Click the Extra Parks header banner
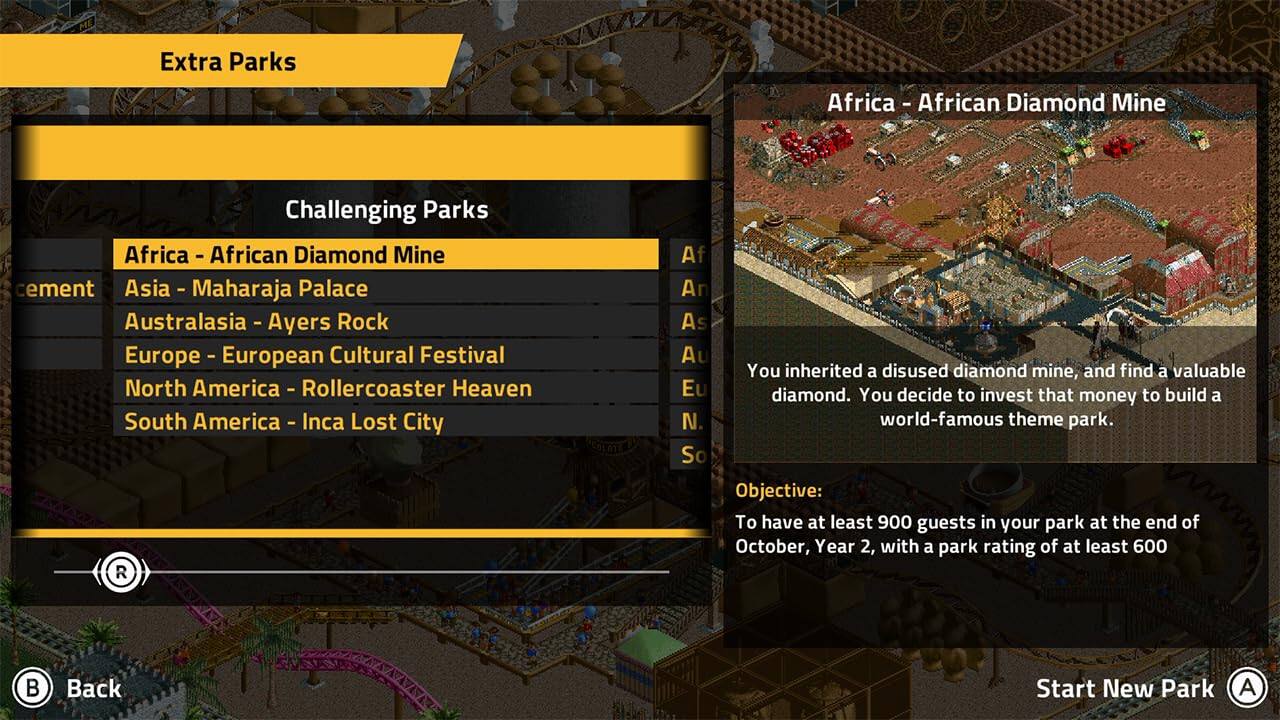The height and width of the screenshot is (720, 1280). tap(227, 61)
